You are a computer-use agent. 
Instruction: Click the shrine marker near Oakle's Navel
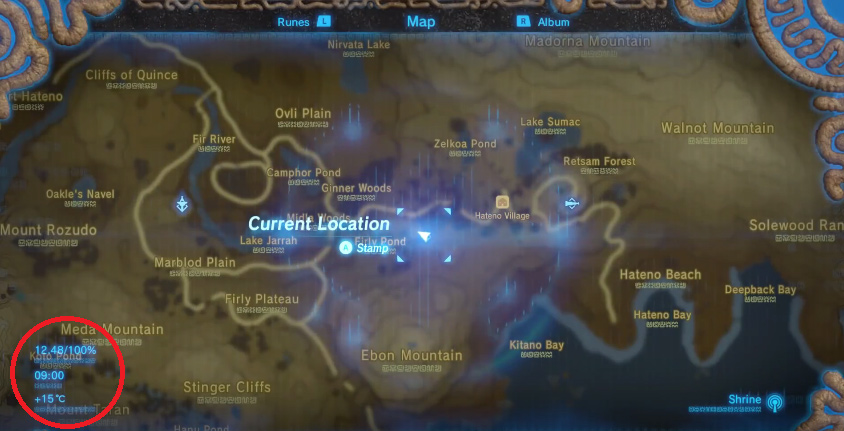(x=182, y=204)
